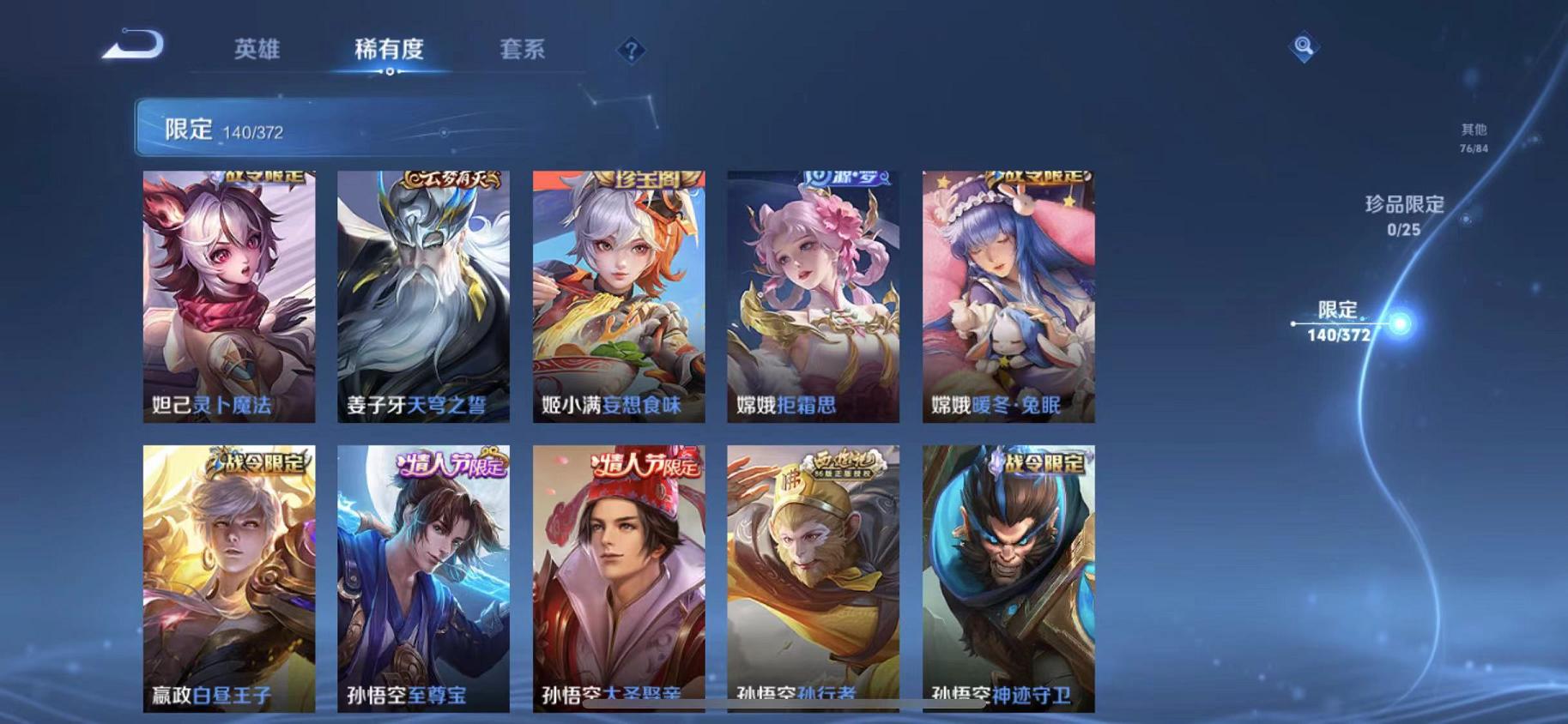Switch to the 套系 tab
This screenshot has width=1568, height=724.
(526, 50)
